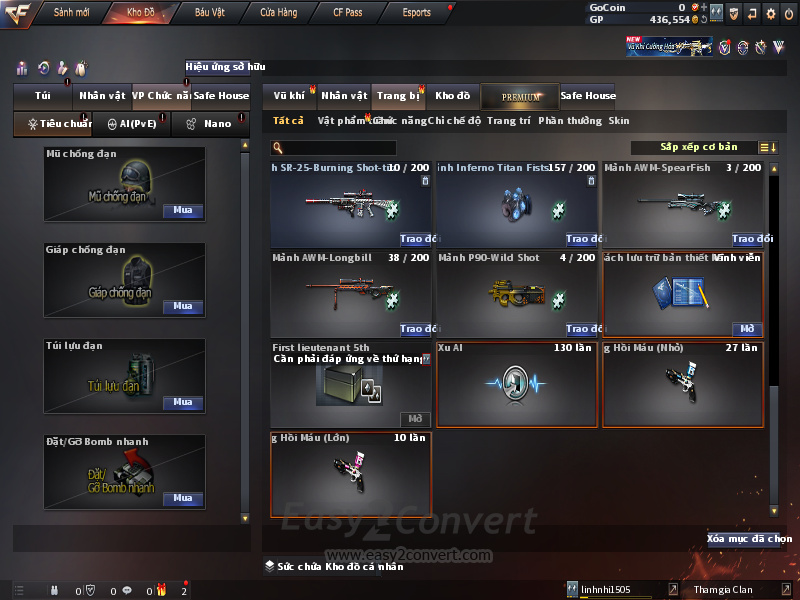
Task: Exchange the AWM-Longbill fragments
Action: [418, 329]
